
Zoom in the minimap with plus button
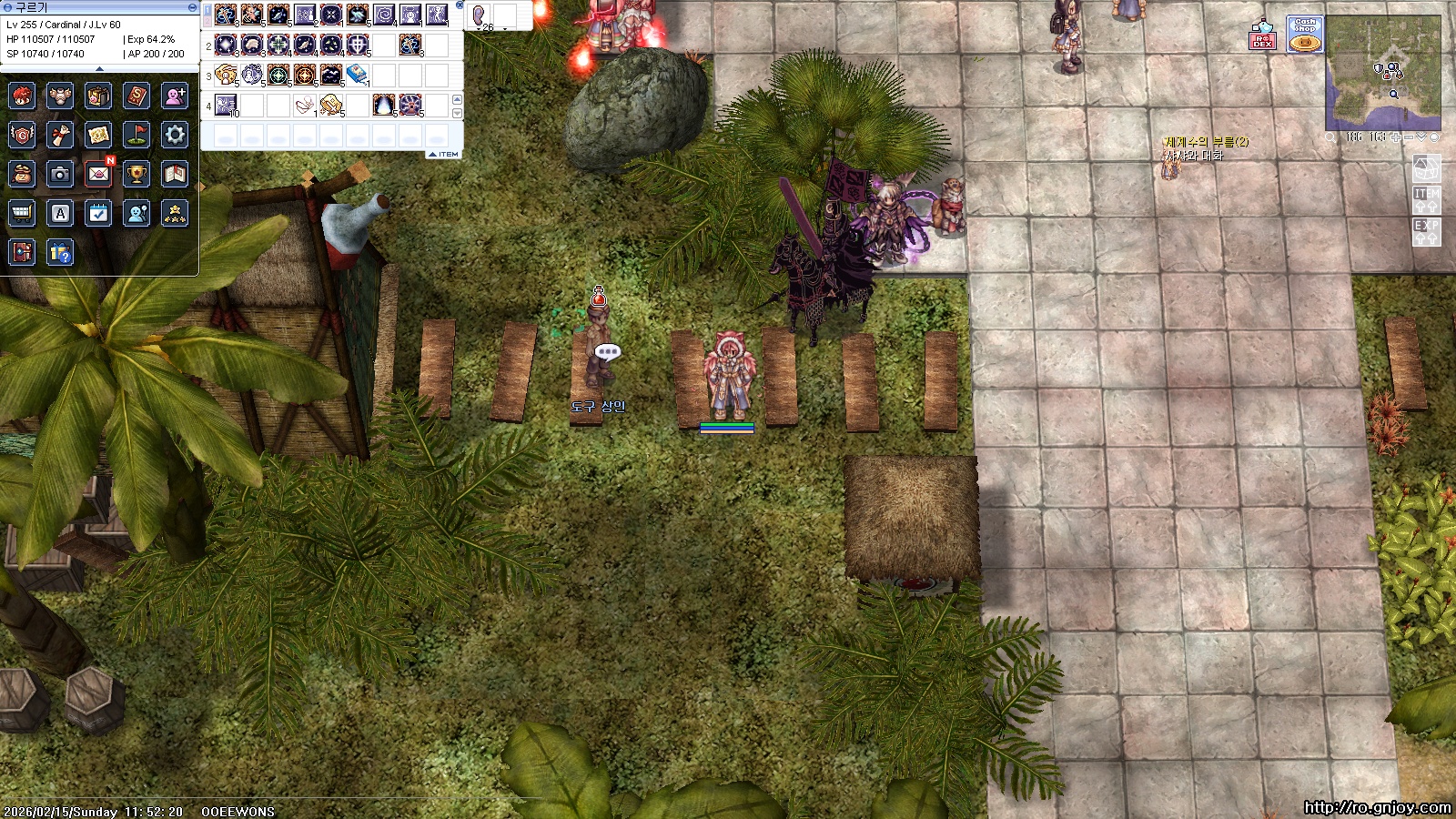[x=1397, y=136]
